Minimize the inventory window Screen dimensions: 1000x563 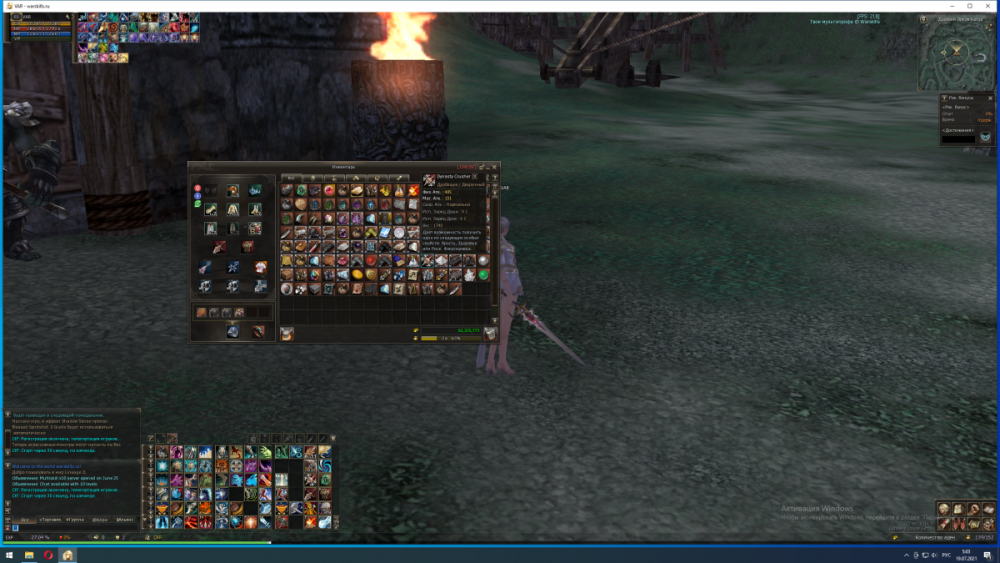[482, 167]
